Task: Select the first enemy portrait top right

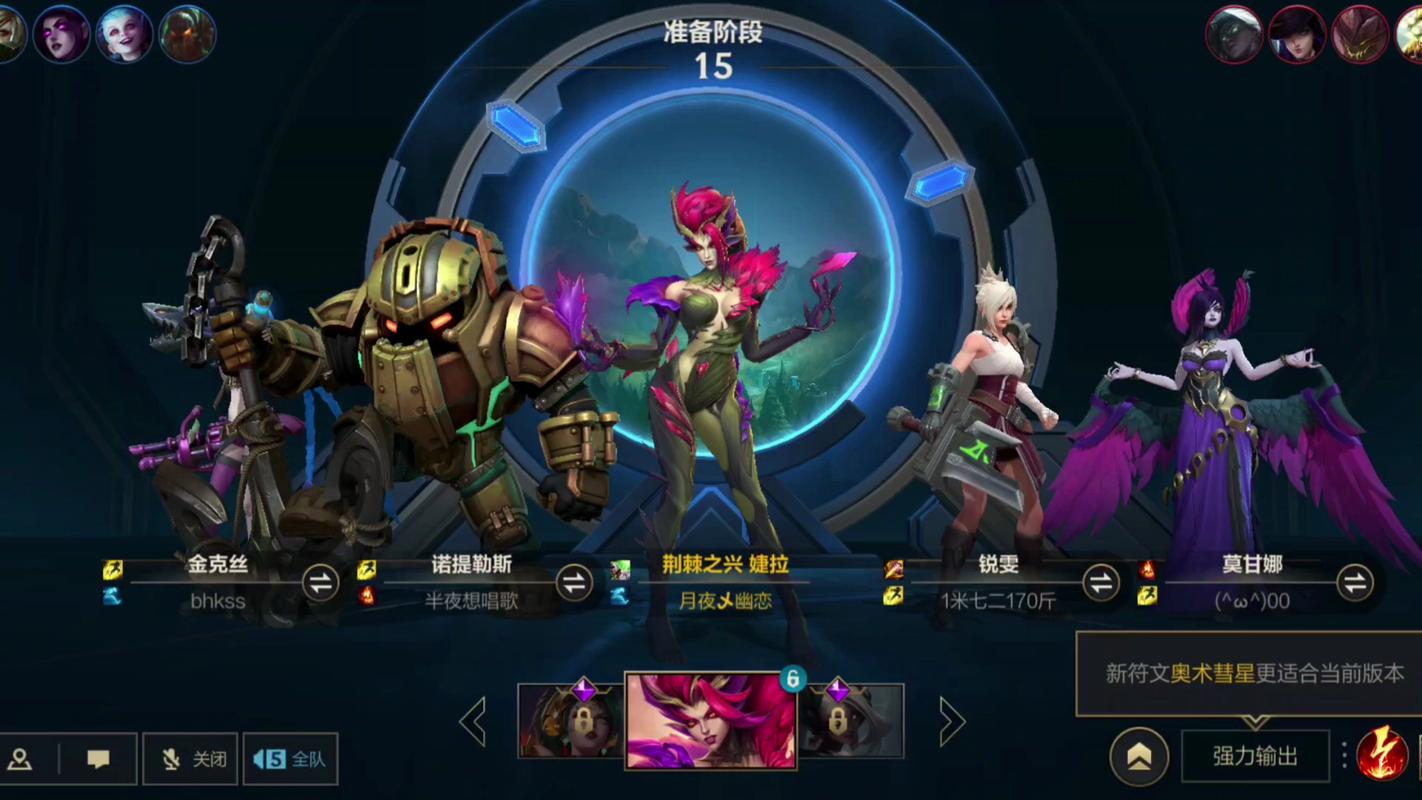Action: [1236, 33]
